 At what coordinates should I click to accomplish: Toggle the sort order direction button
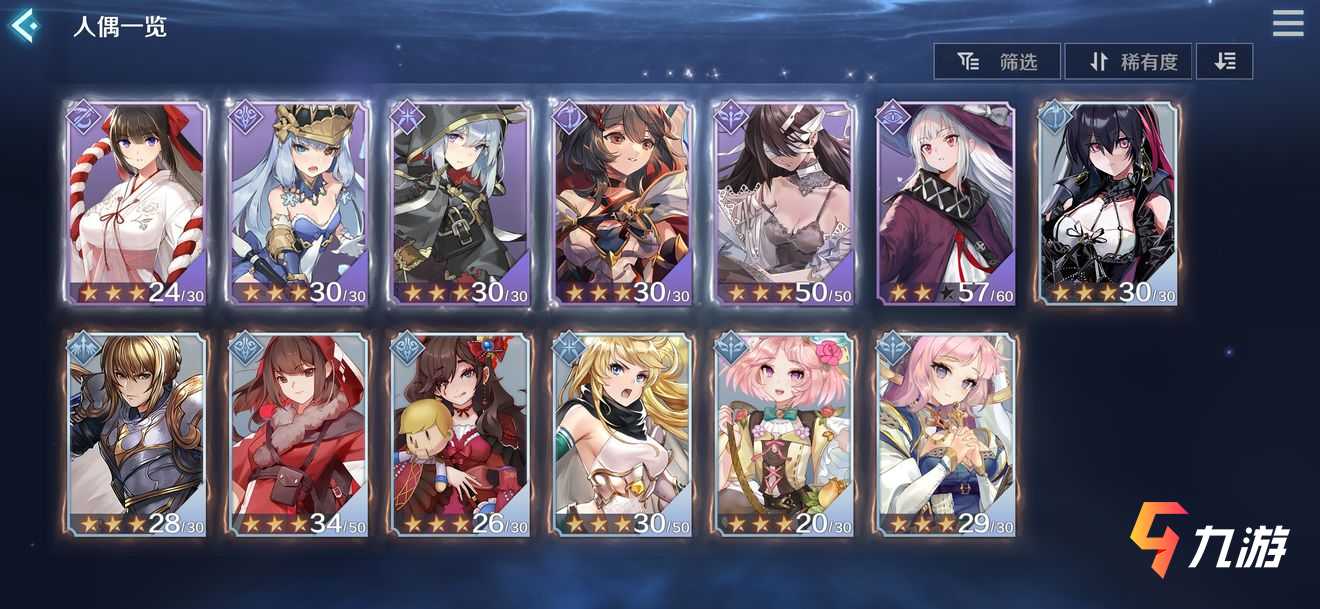(x=1224, y=62)
